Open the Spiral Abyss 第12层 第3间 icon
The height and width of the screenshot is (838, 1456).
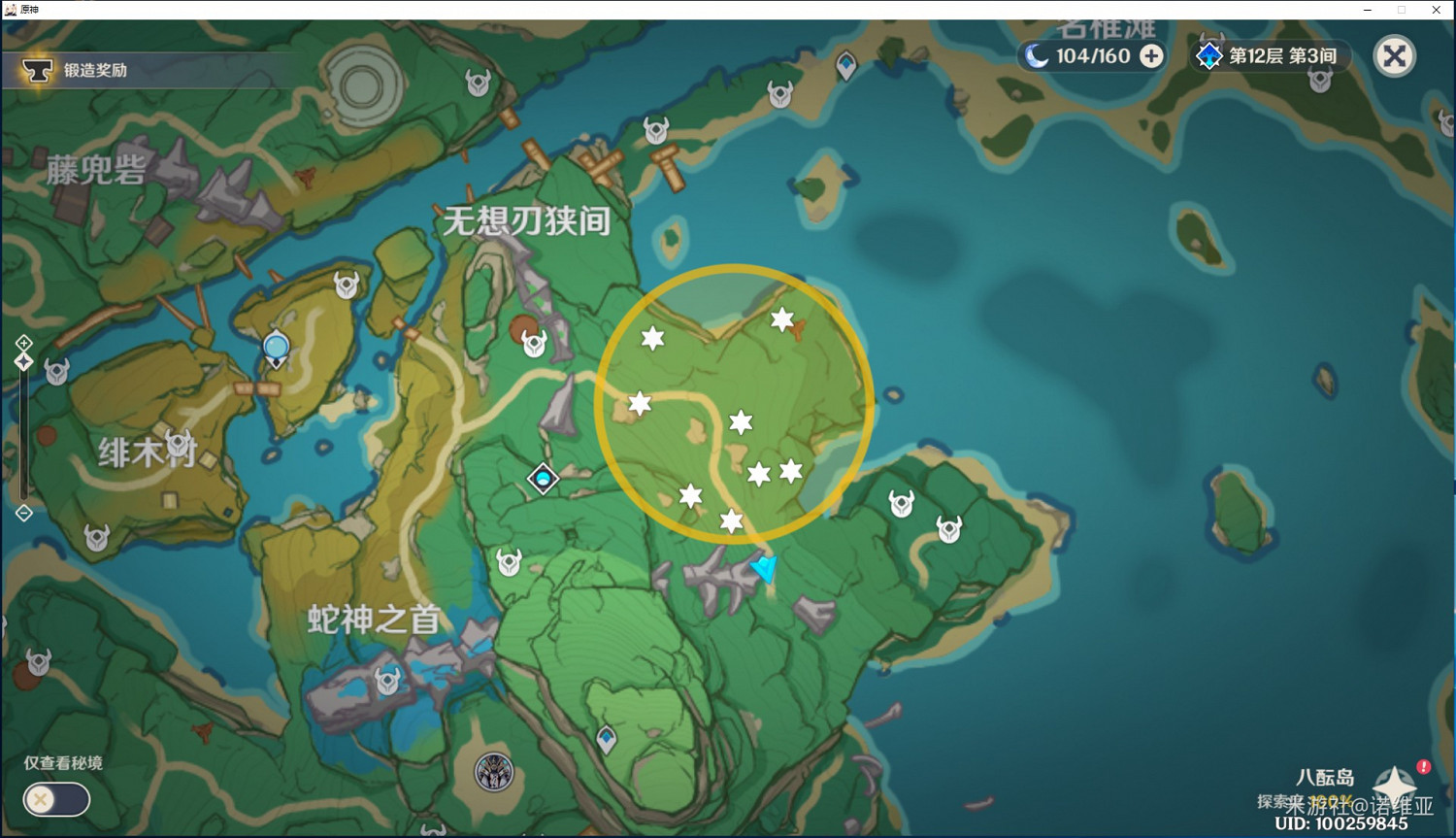pyautogui.click(x=1208, y=56)
